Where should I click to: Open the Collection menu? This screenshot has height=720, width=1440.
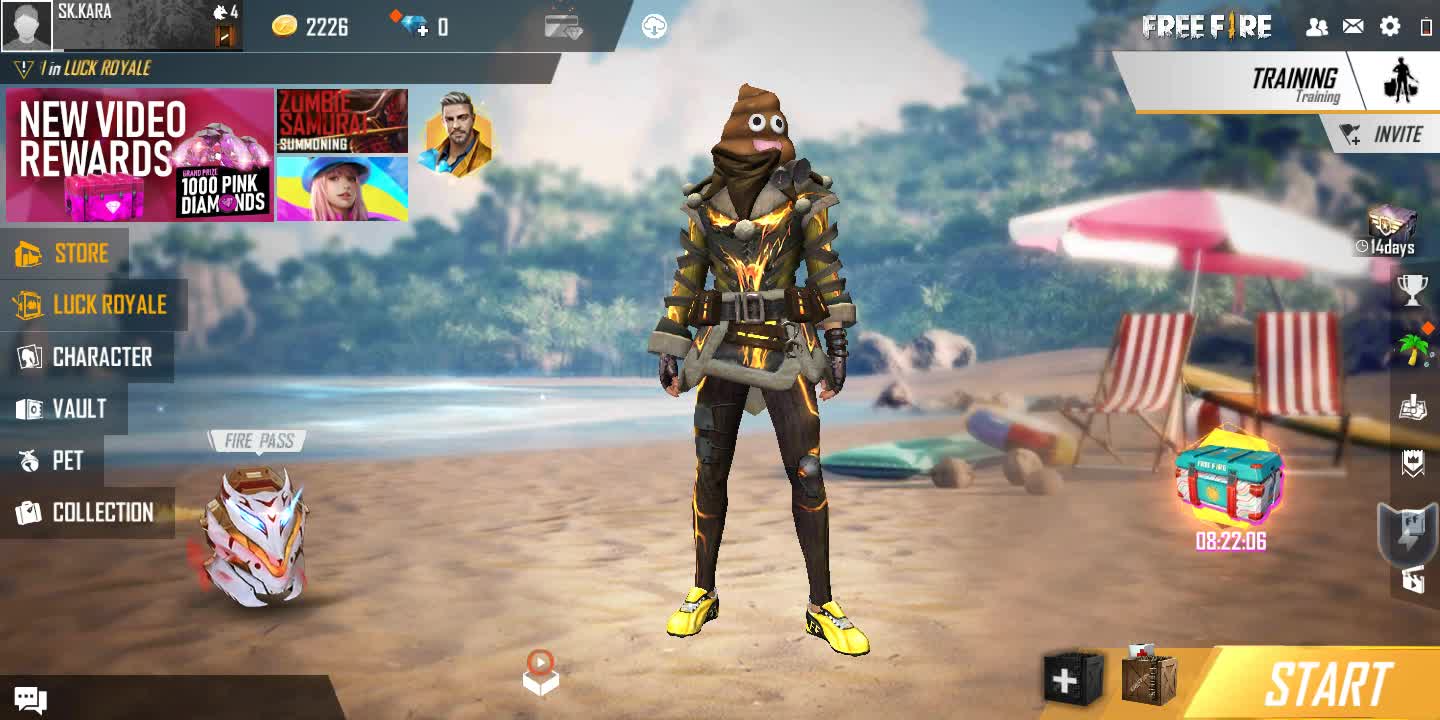coord(86,513)
